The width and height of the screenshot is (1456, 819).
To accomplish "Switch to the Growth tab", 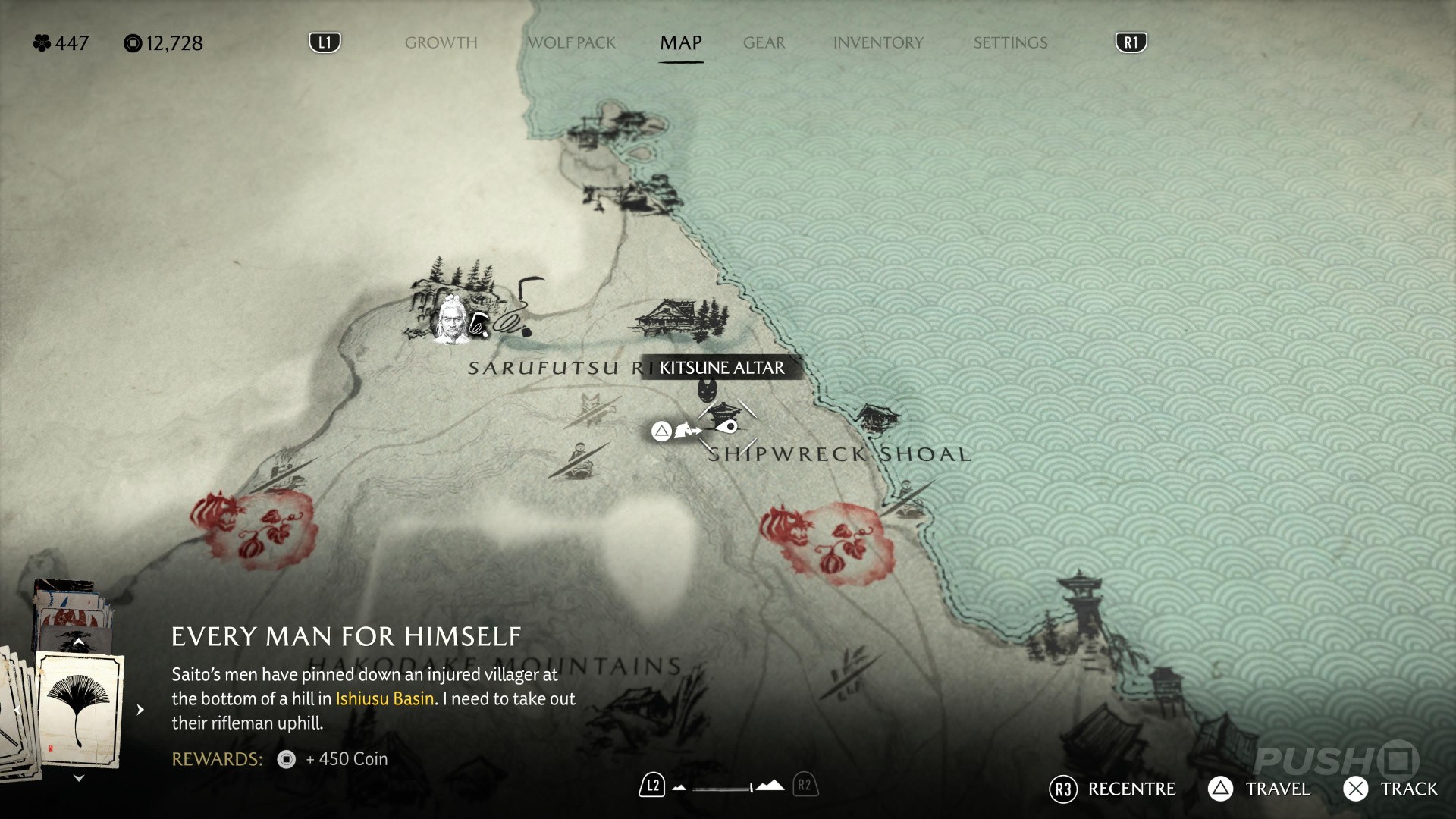I will click(x=441, y=43).
